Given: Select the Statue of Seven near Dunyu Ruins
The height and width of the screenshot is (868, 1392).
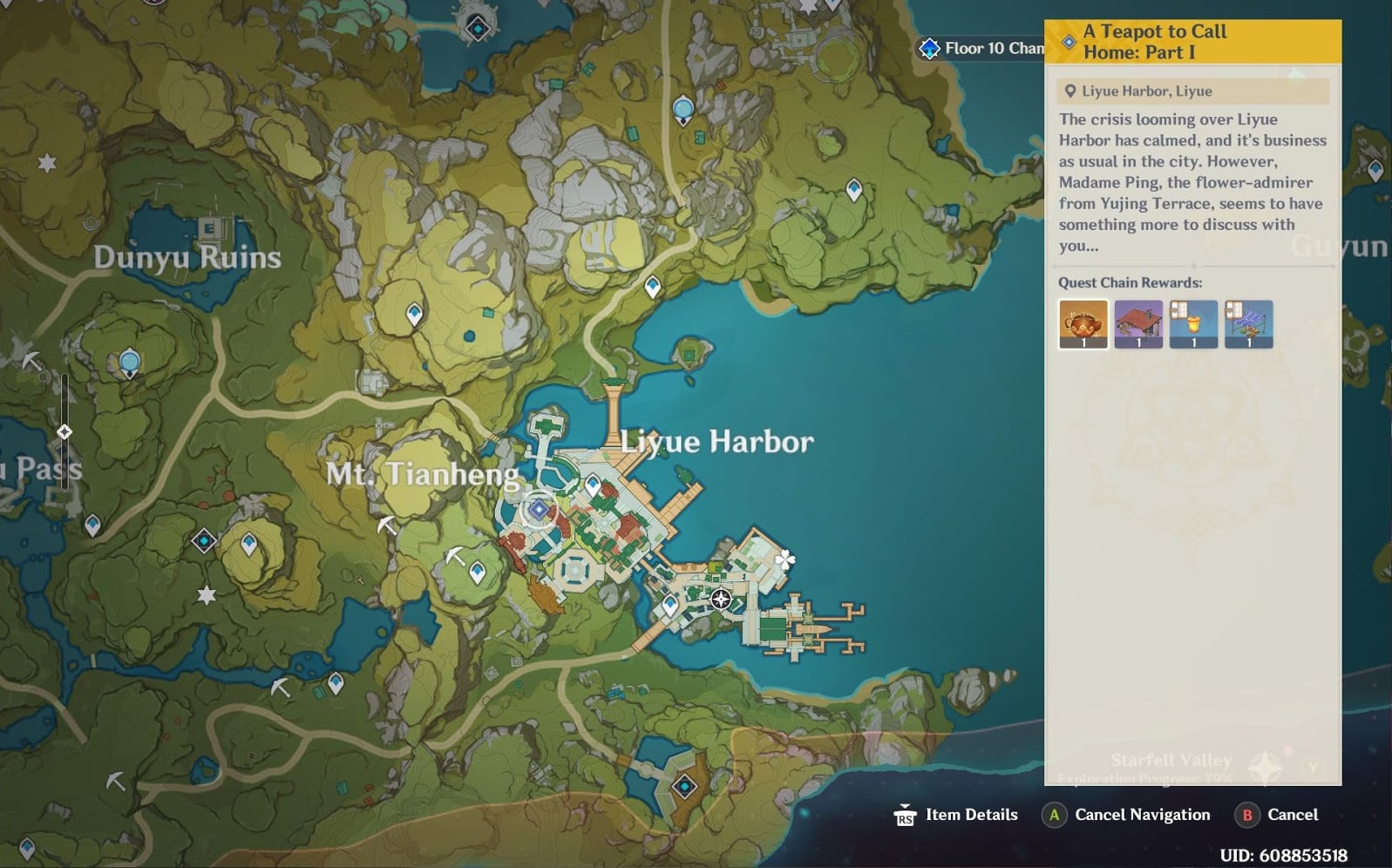Looking at the screenshot, I should click(x=130, y=362).
